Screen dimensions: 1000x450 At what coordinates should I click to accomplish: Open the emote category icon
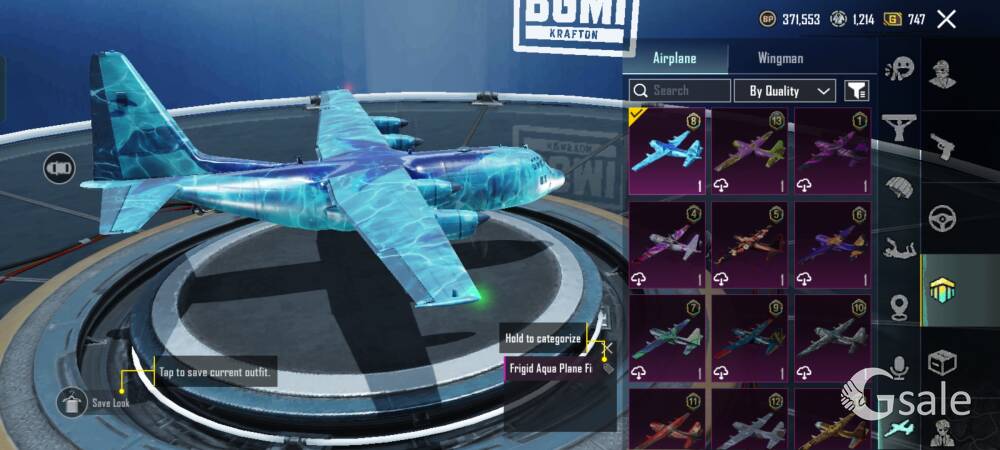pos(900,68)
